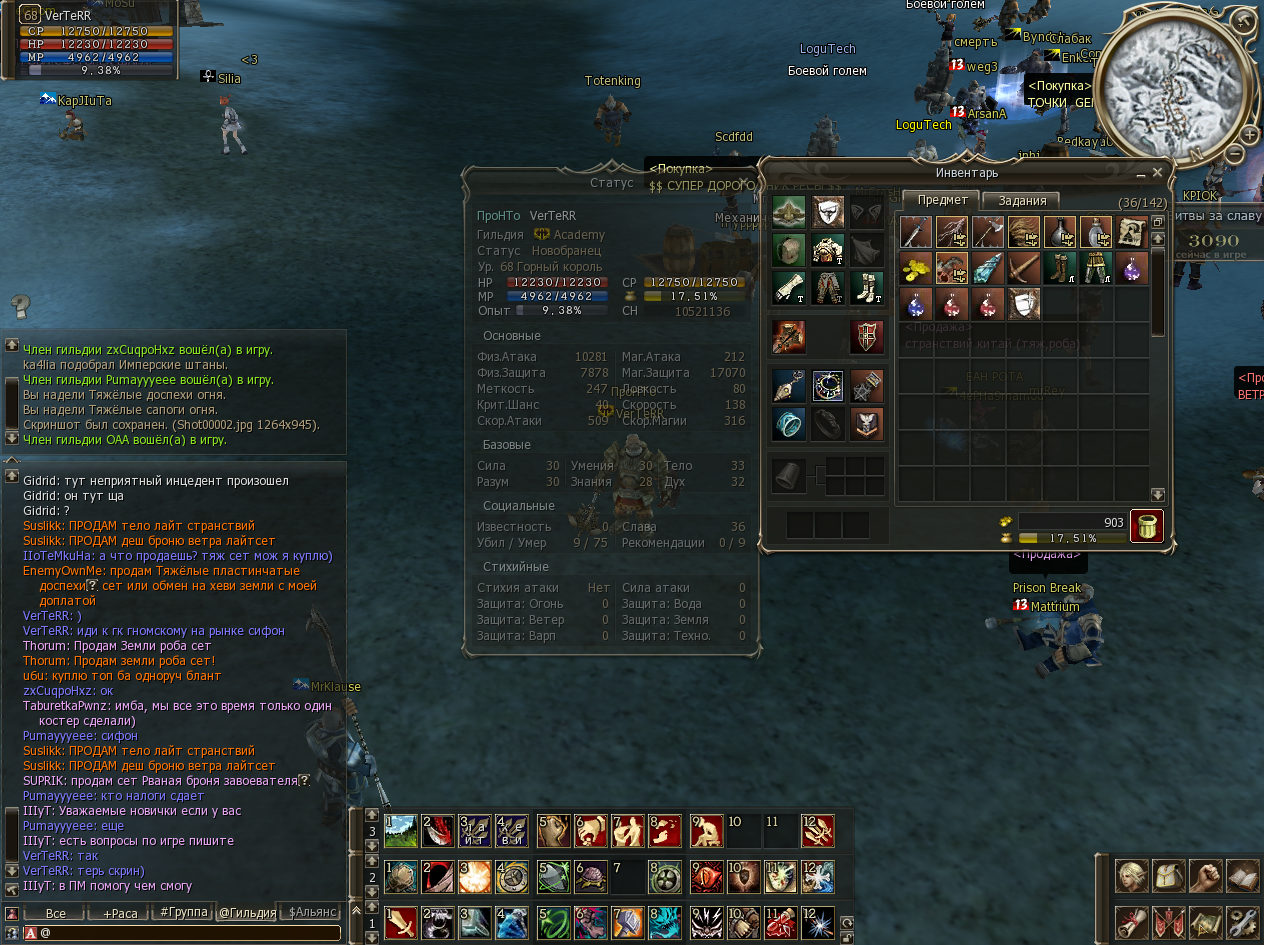Switch chat to the Все tab
The height and width of the screenshot is (945, 1264).
point(56,913)
